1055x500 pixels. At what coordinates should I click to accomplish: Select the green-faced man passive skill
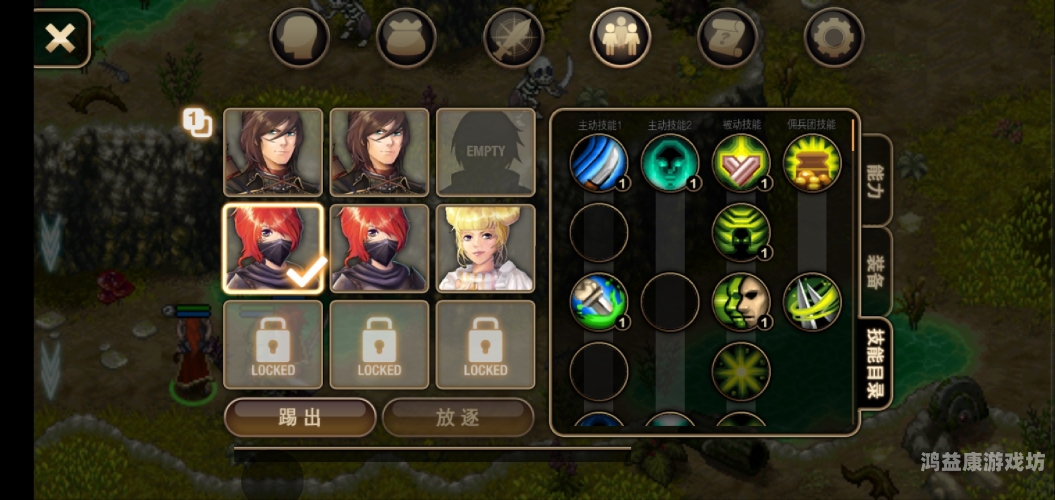740,302
